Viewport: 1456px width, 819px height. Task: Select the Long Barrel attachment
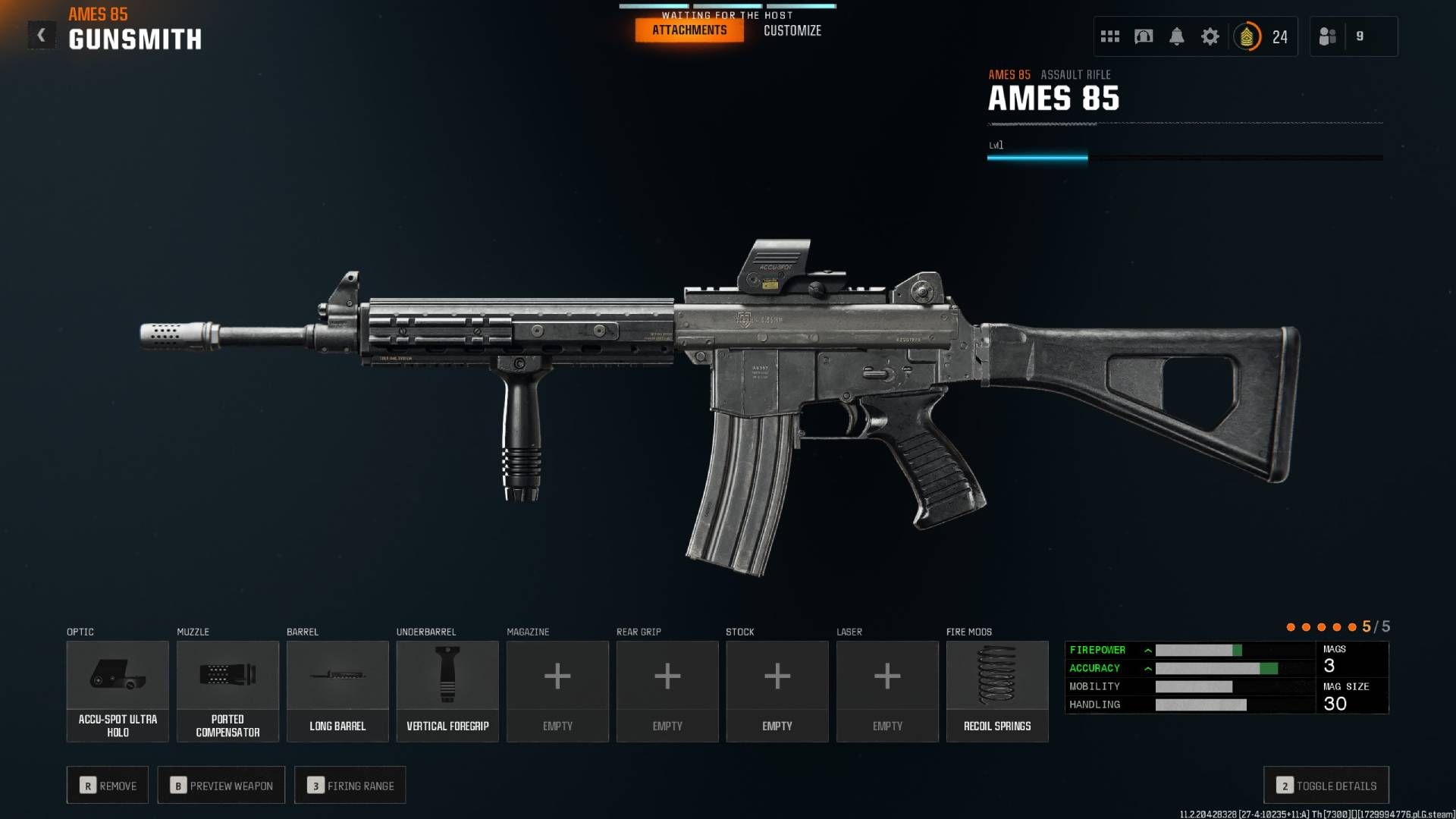coord(337,690)
